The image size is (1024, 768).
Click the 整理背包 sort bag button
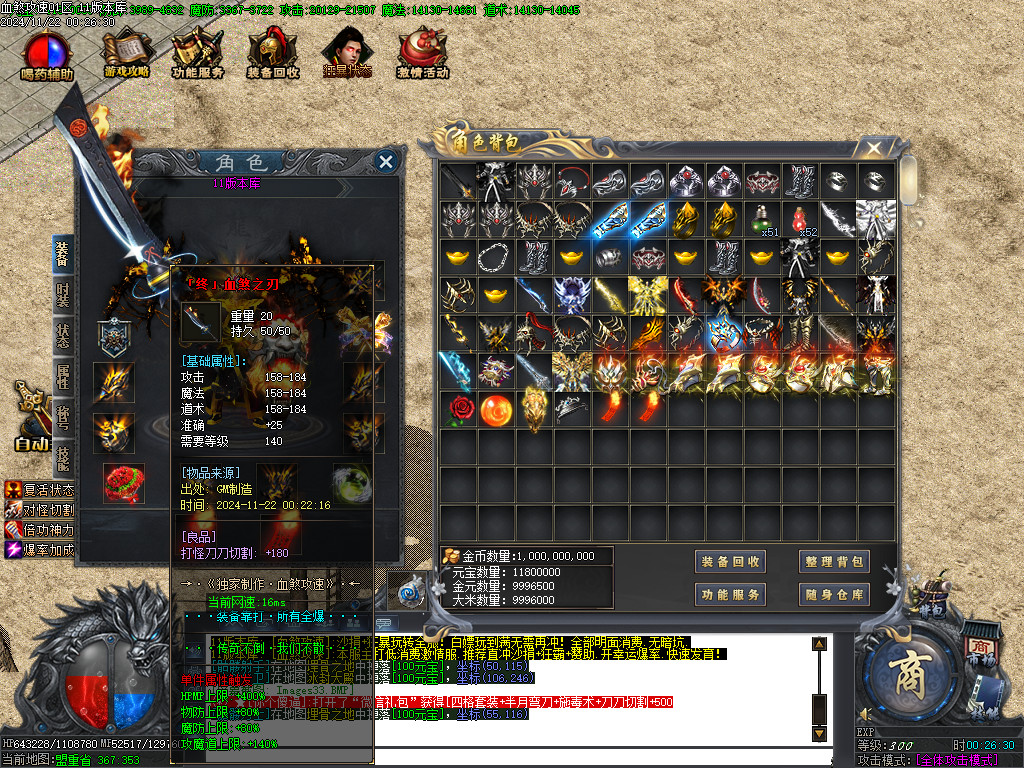pyautogui.click(x=833, y=562)
